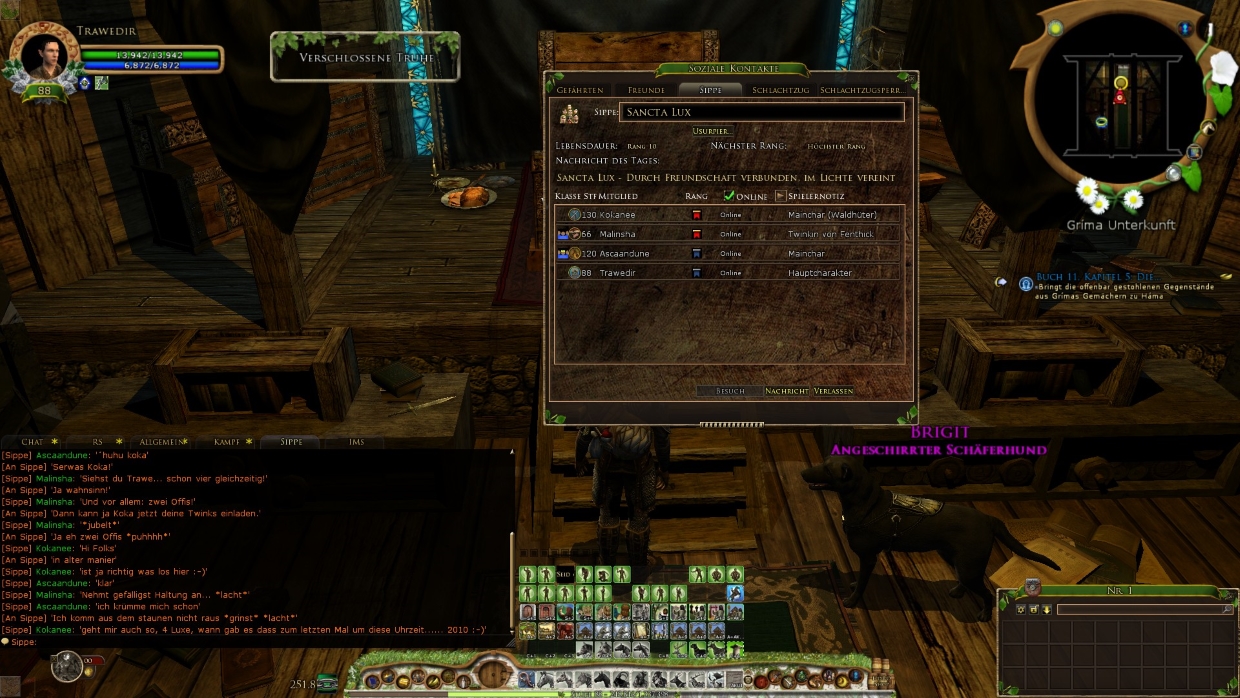This screenshot has width=1240, height=698.
Task: Switch chat to the Allgemein tab
Action: tap(160, 441)
